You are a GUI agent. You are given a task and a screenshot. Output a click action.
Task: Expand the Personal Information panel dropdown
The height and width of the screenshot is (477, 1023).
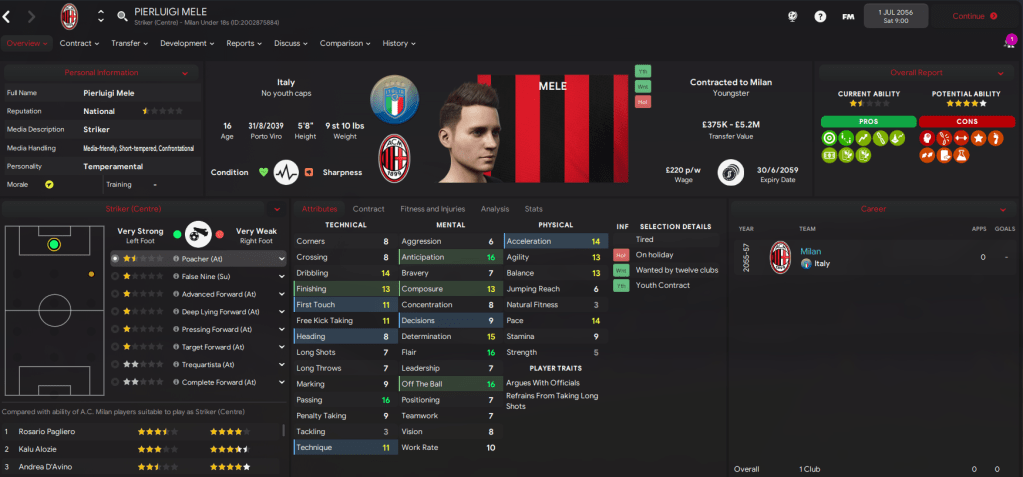tap(184, 73)
